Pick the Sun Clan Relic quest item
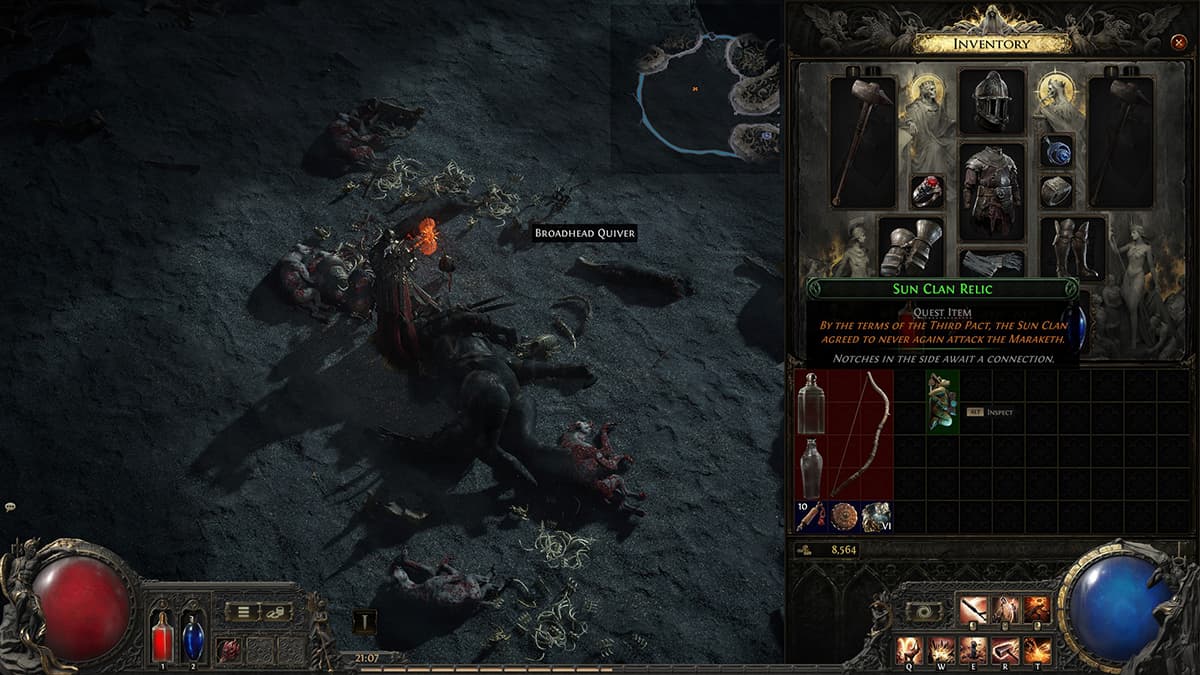Screen dimensions: 1200x675 tap(943, 401)
